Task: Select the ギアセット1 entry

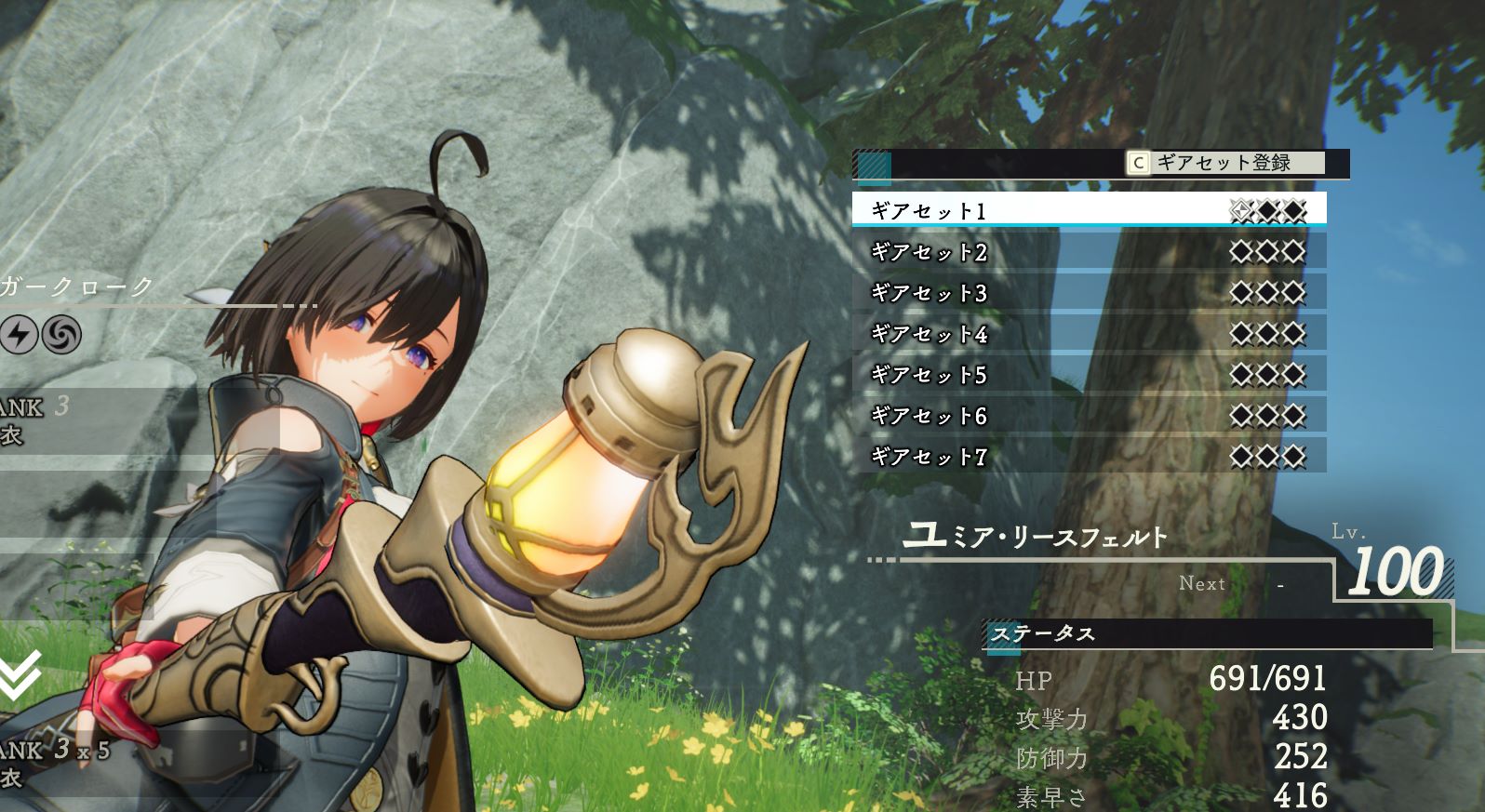Action: coord(930,212)
